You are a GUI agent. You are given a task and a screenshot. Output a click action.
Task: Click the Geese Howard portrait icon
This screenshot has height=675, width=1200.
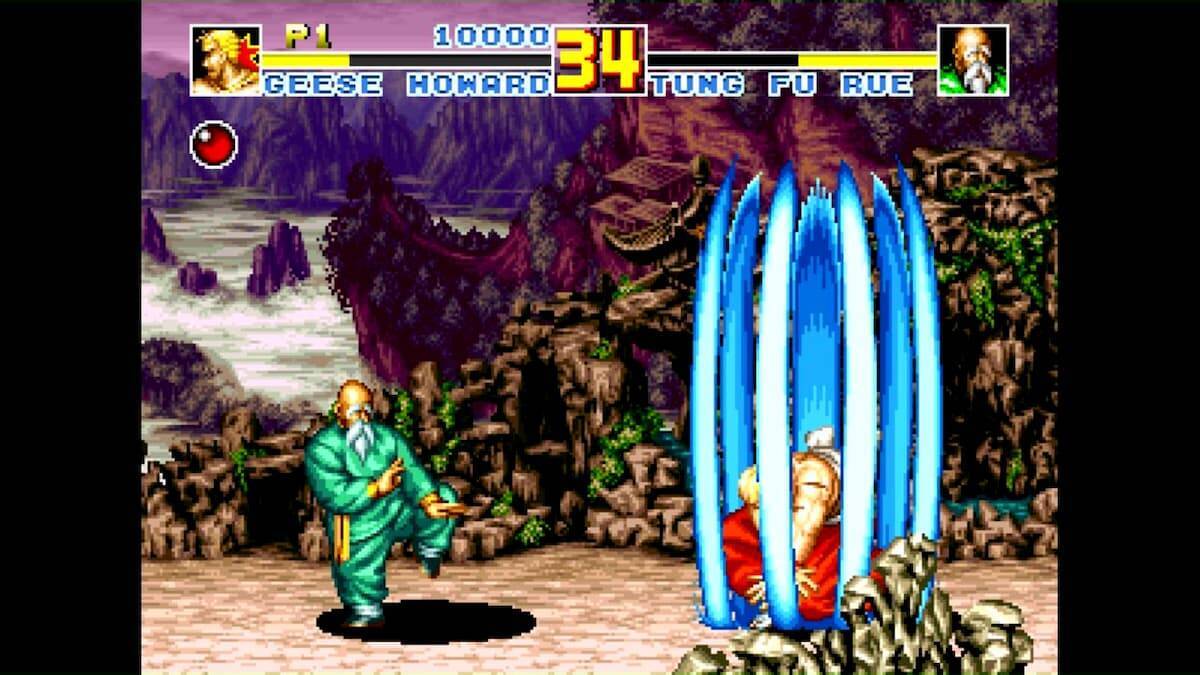pos(225,61)
